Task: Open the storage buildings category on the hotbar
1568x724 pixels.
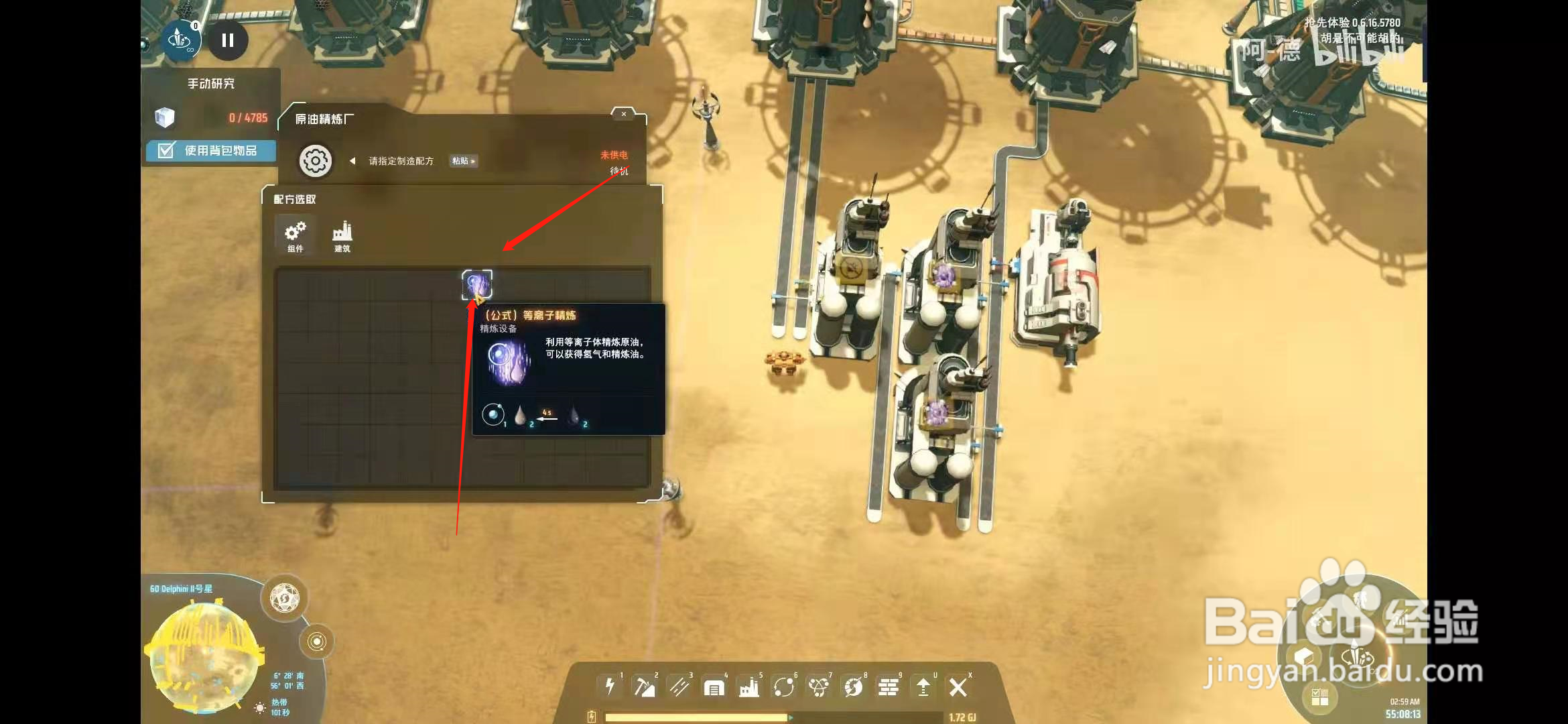Action: 715,686
